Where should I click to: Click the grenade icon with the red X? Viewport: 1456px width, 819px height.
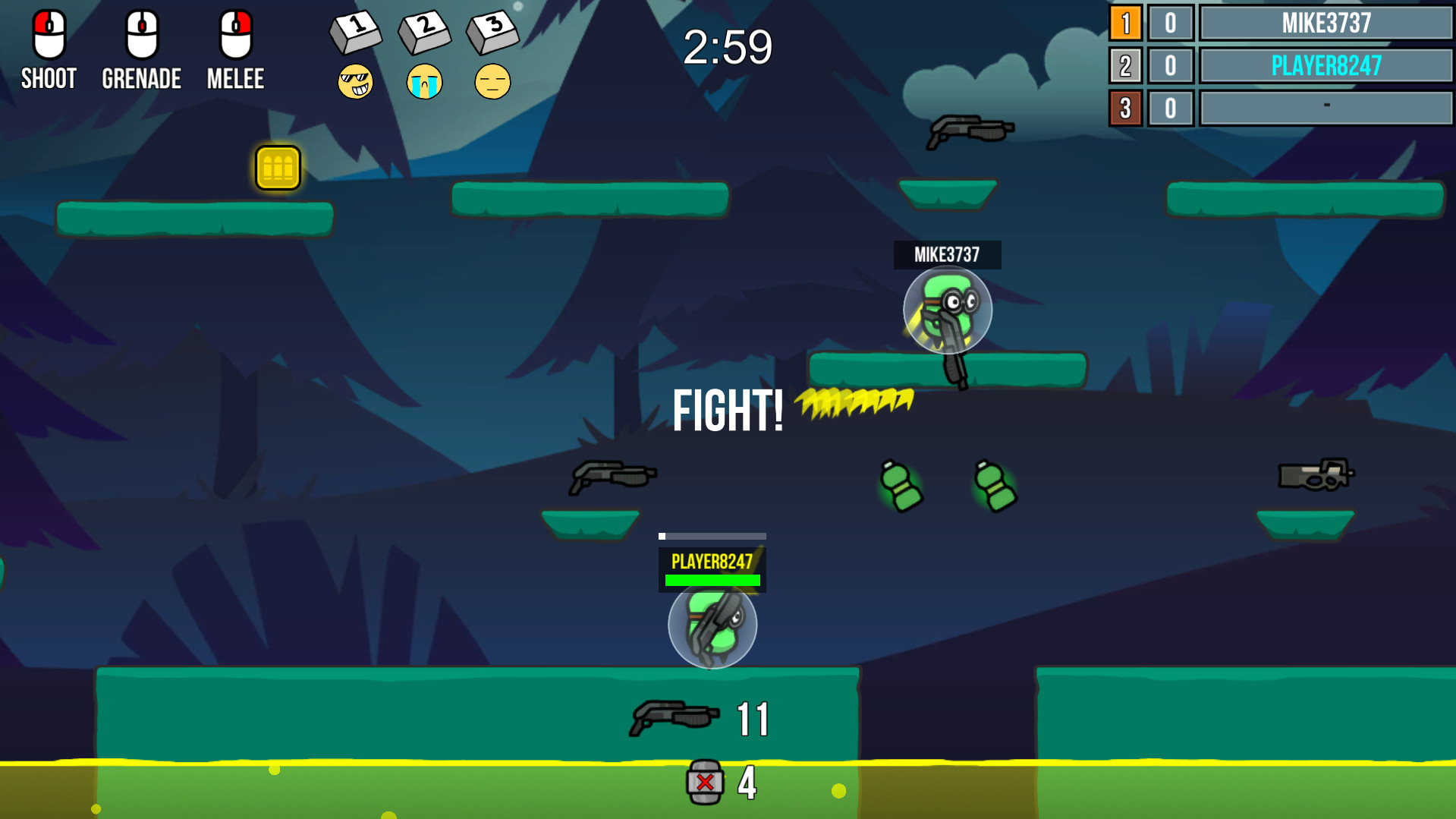click(706, 781)
